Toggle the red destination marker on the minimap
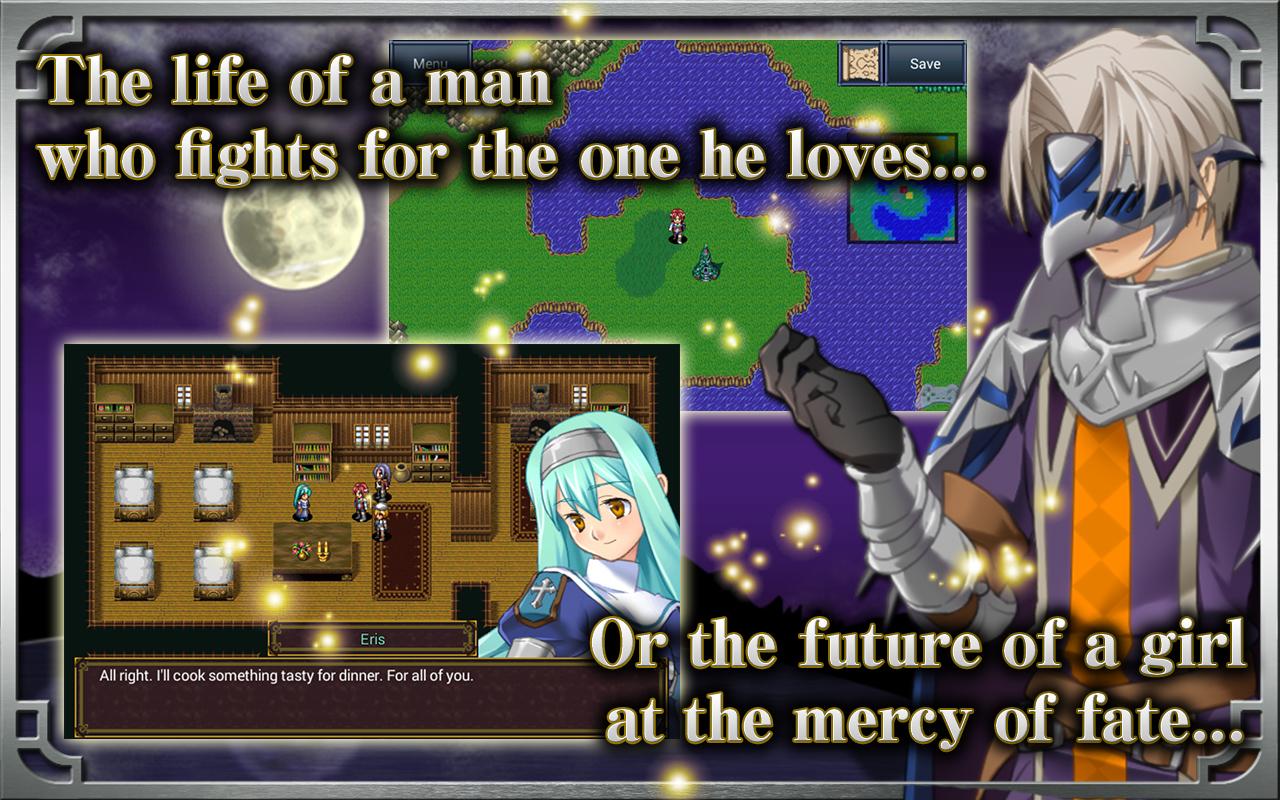The image size is (1280, 800). pos(902,189)
